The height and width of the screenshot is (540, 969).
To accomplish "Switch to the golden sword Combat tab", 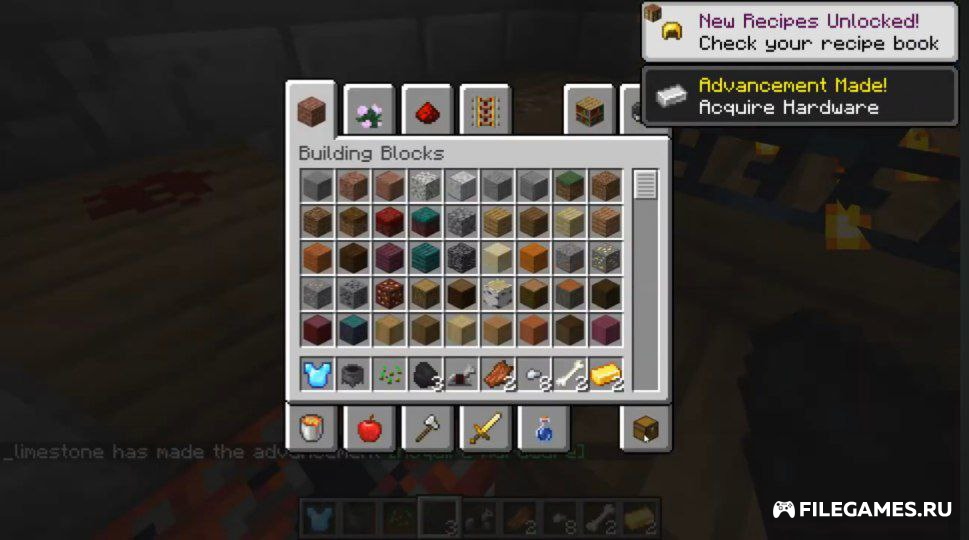I will (x=485, y=429).
